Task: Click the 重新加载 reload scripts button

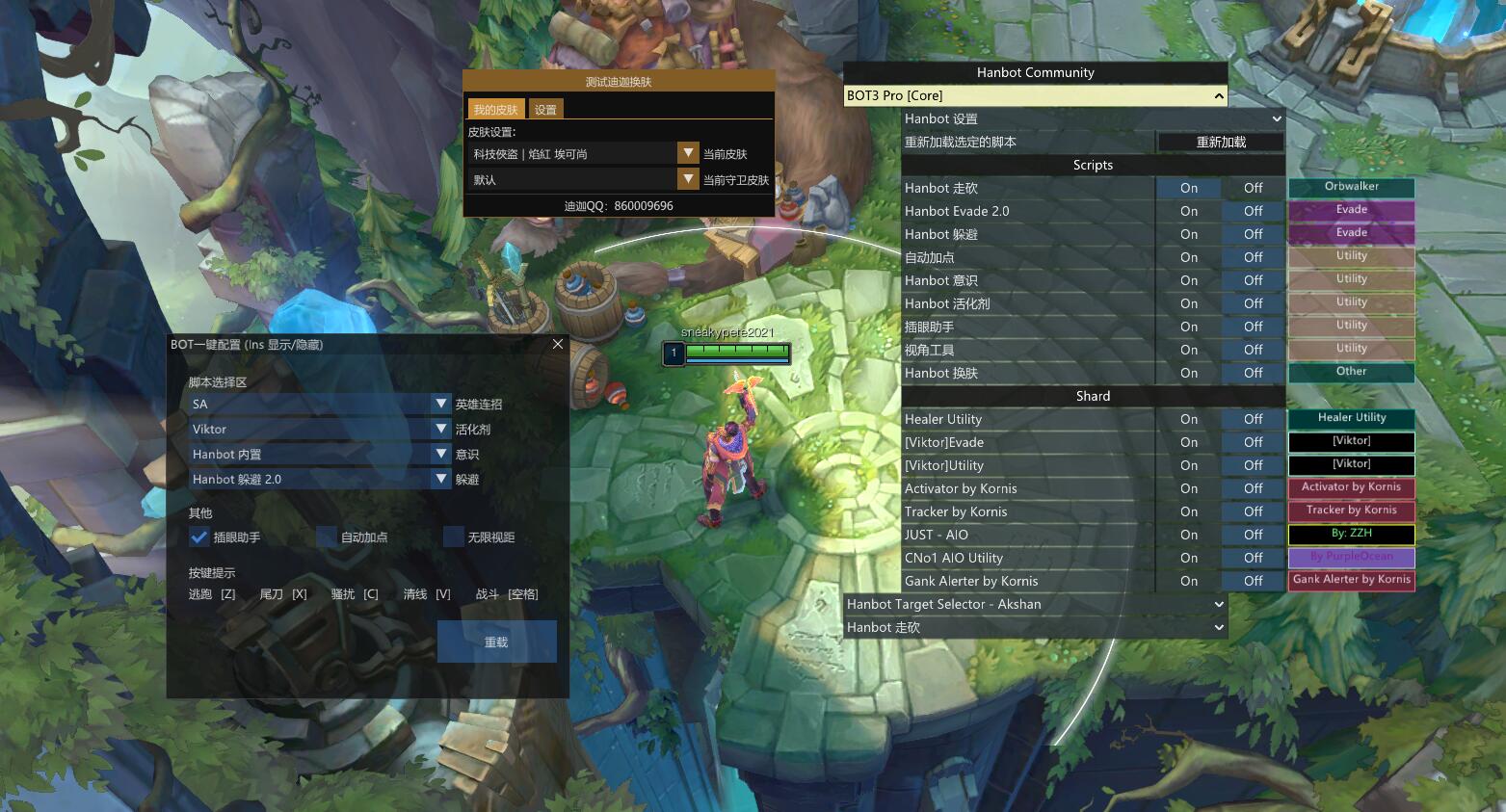Action: [1221, 142]
